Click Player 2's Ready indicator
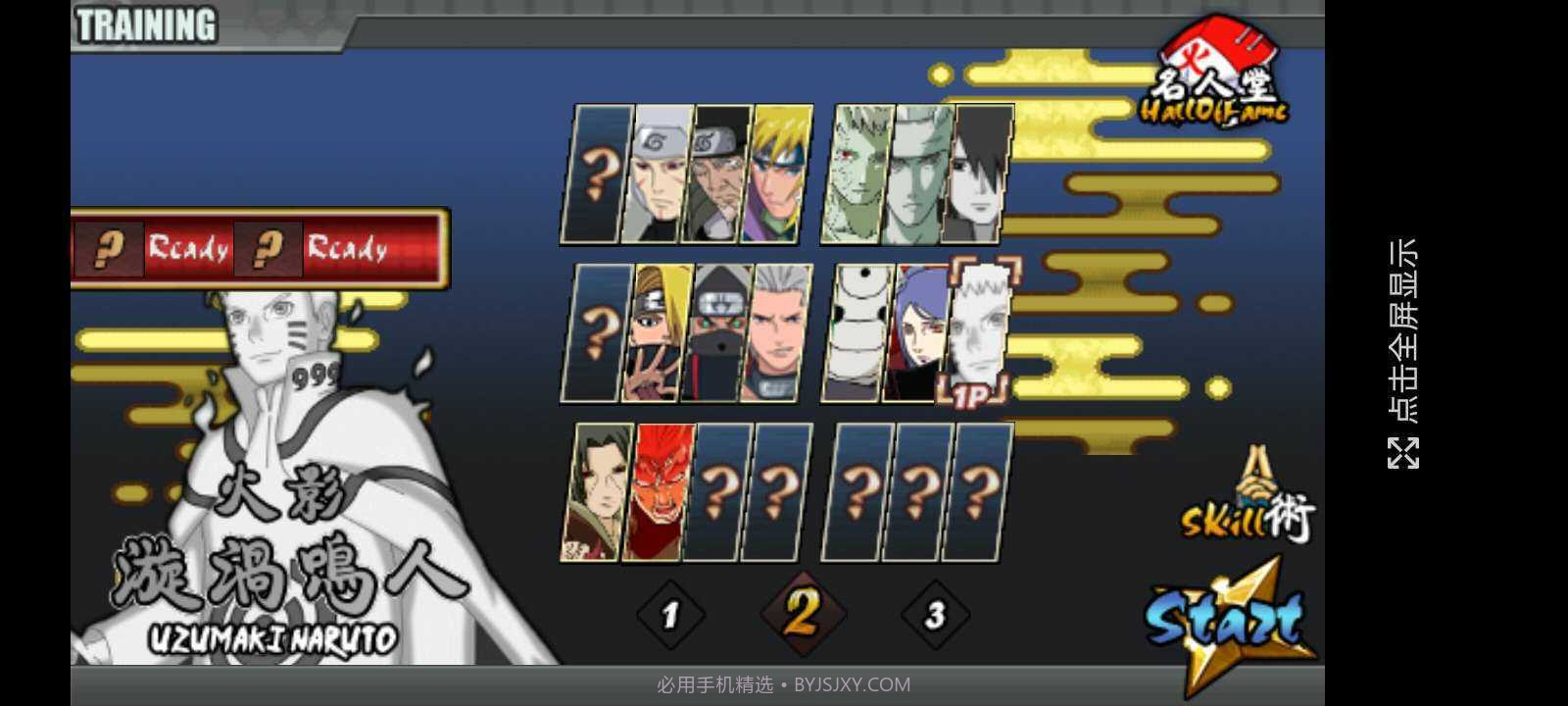This screenshot has height=706, width=1568. (x=348, y=250)
